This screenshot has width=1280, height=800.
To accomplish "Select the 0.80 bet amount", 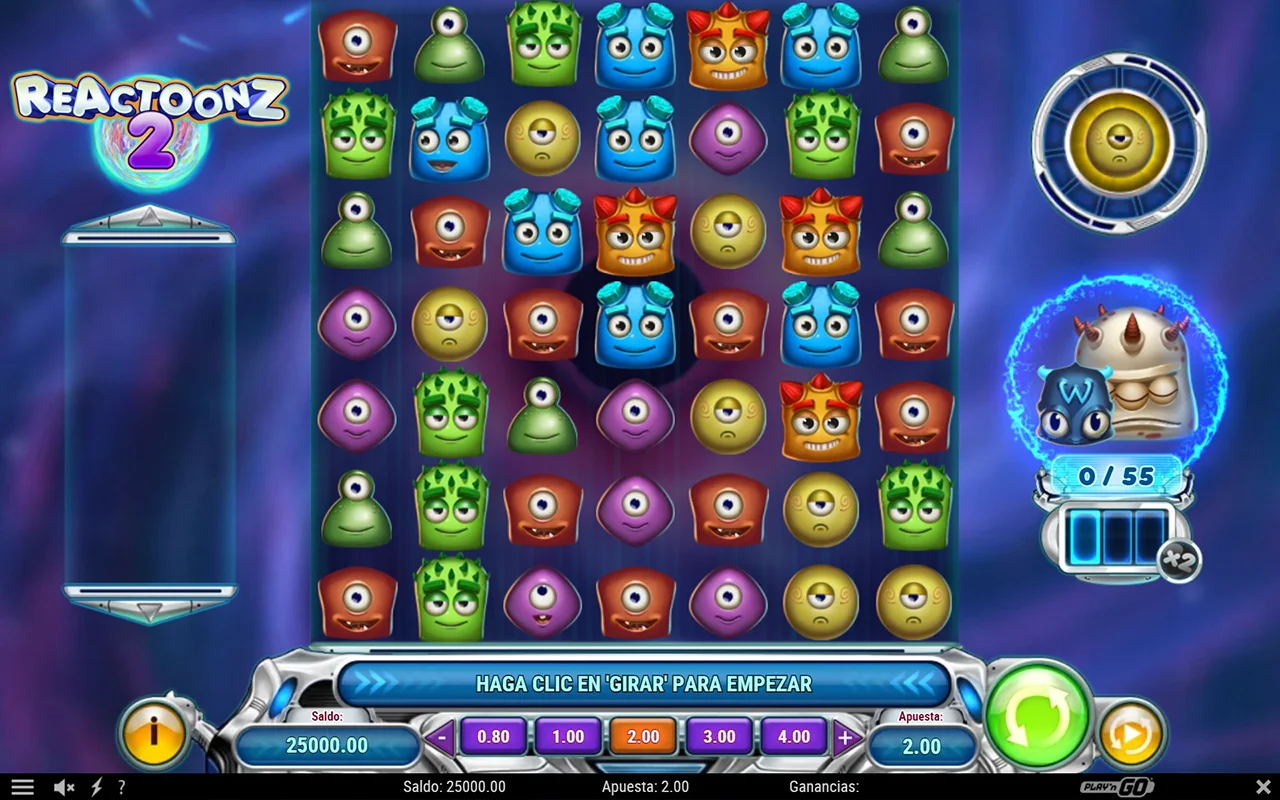I will (x=493, y=737).
